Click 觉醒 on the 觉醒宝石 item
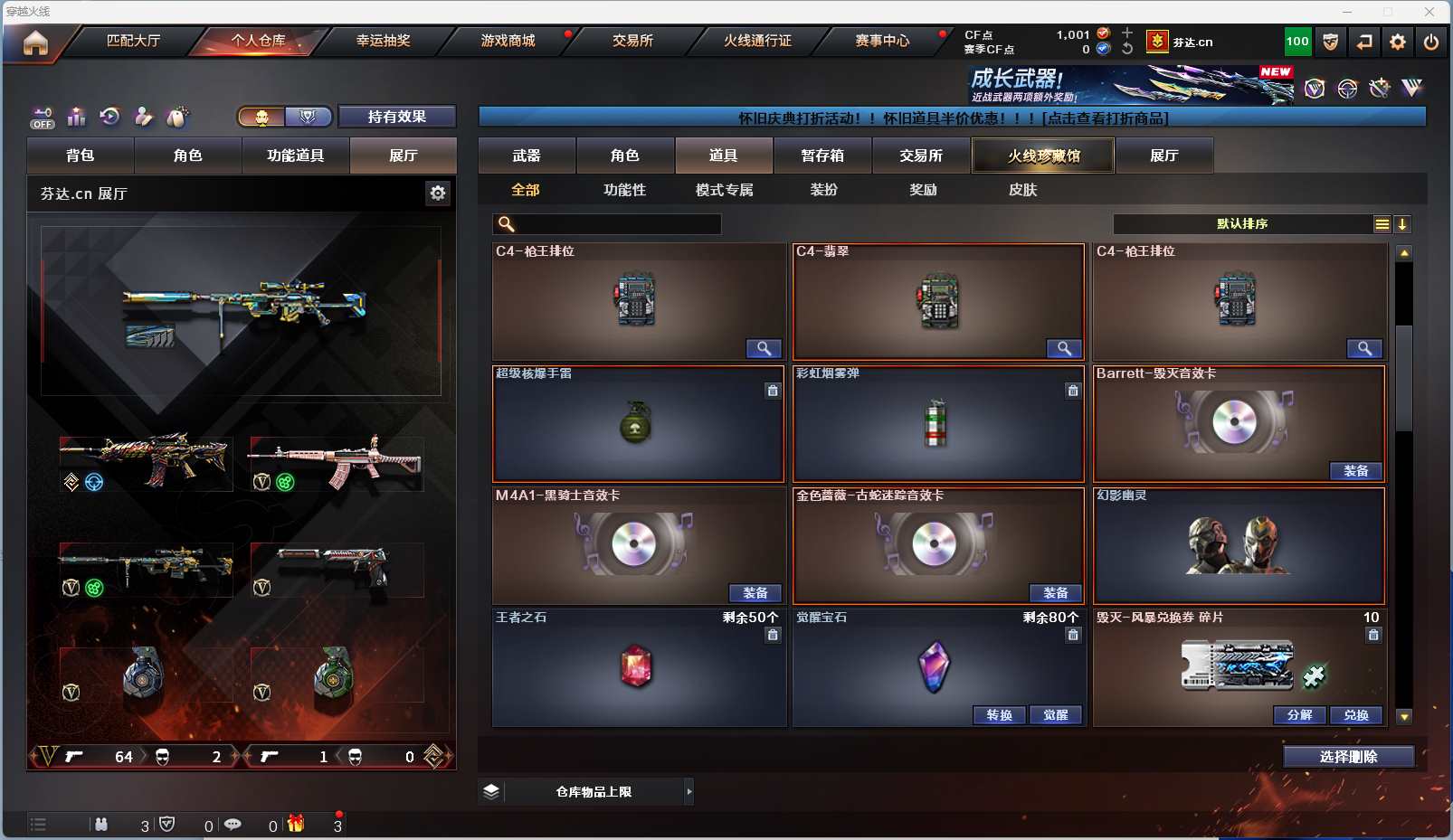This screenshot has width=1453, height=840. tap(1055, 715)
